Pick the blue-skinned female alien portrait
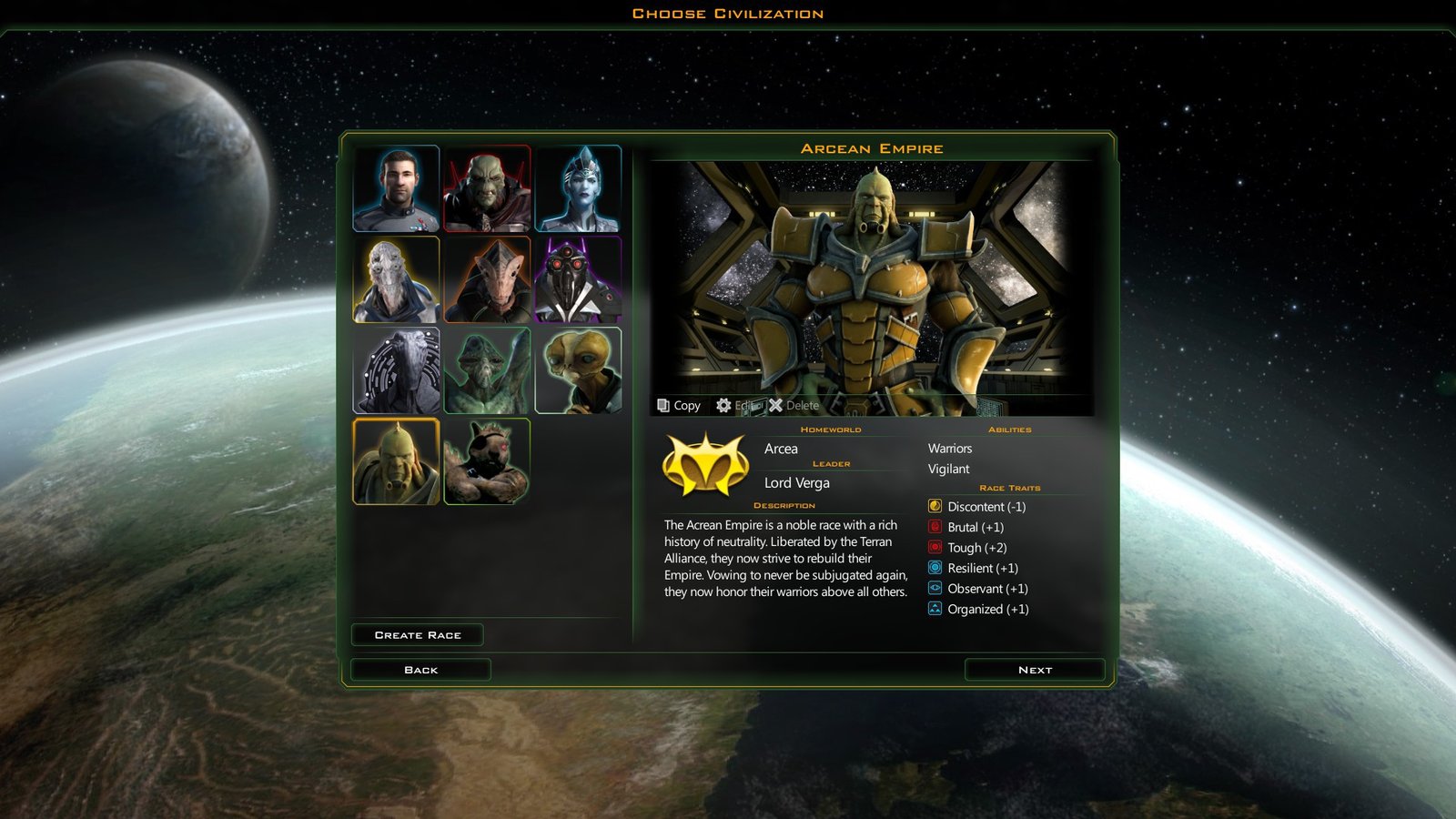The width and height of the screenshot is (1456, 819). (x=578, y=189)
